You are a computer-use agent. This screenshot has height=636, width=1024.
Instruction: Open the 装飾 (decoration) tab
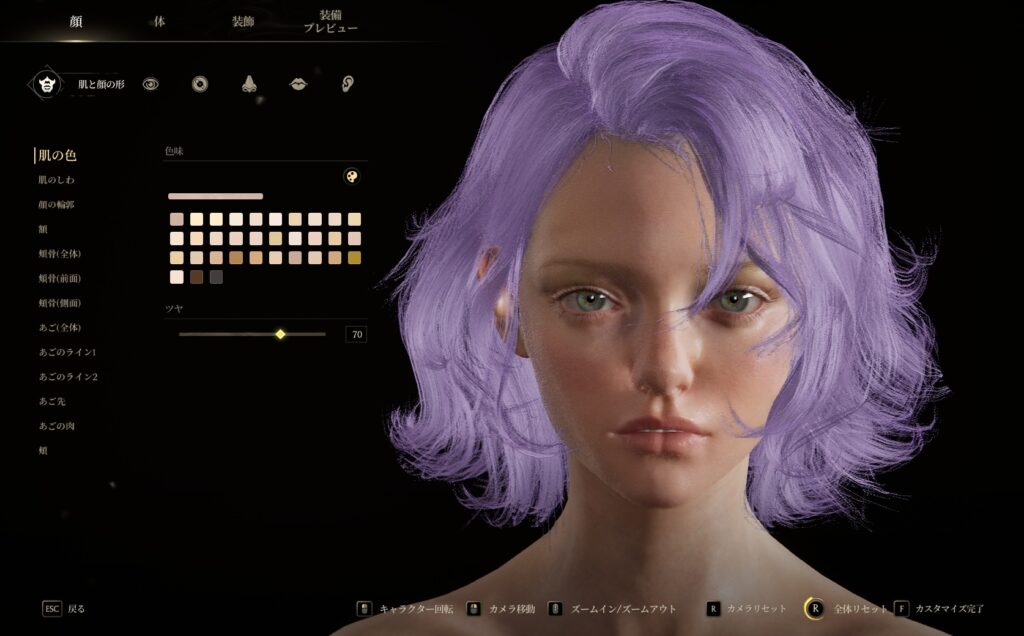coord(243,21)
